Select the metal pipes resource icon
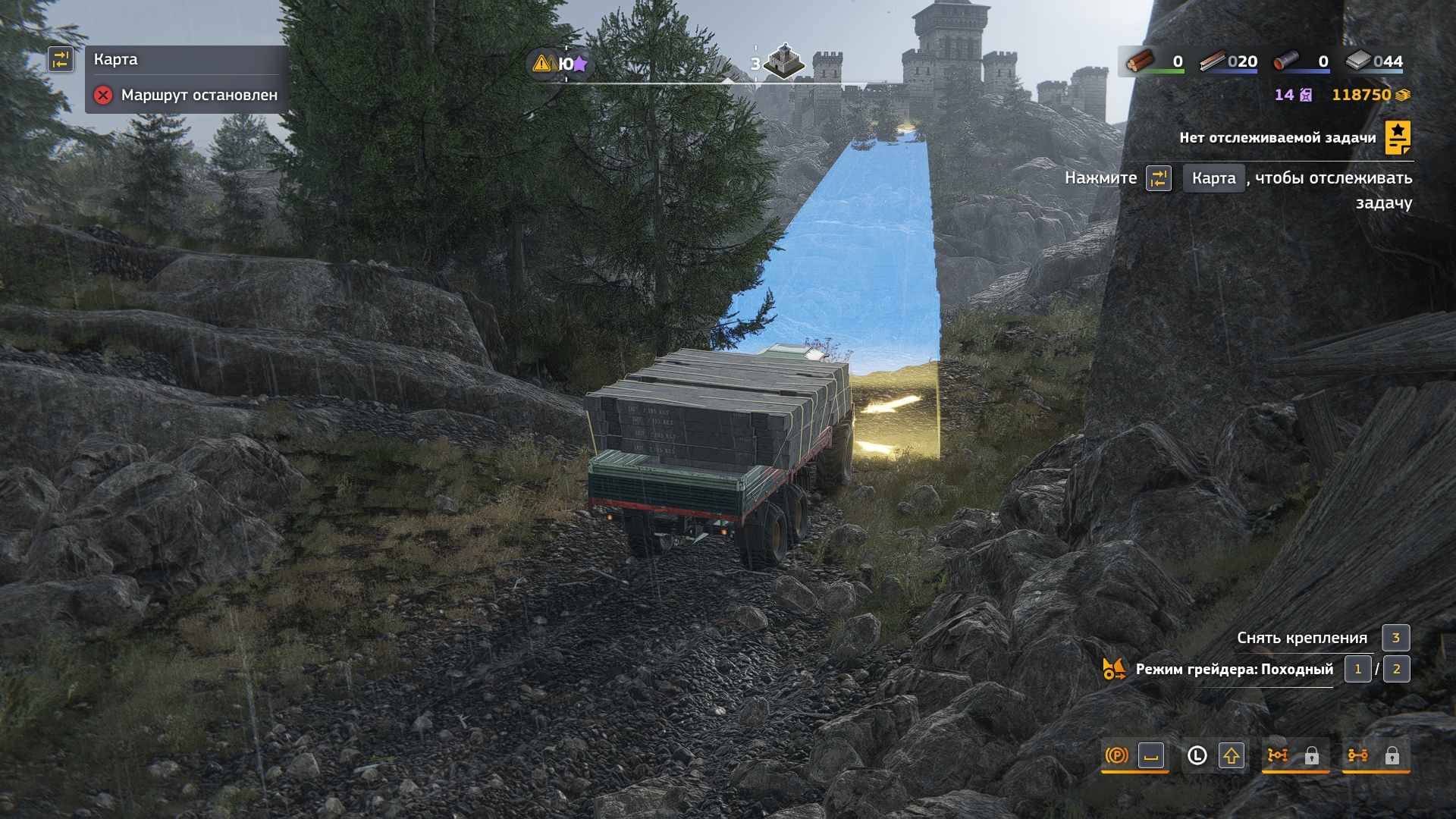This screenshot has width=1456, height=819. click(x=1286, y=61)
